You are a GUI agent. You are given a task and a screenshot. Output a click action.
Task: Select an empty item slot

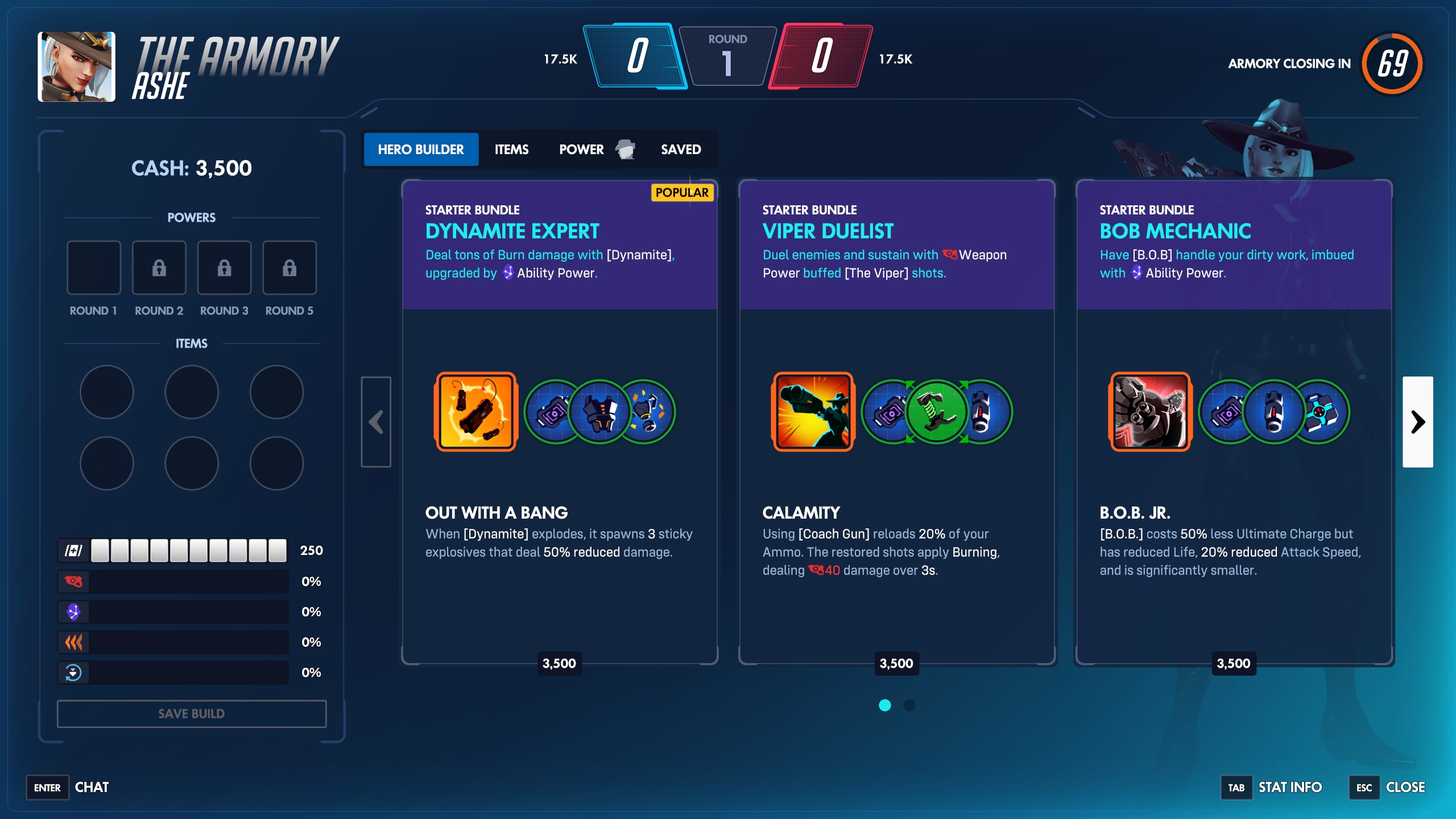coord(106,391)
